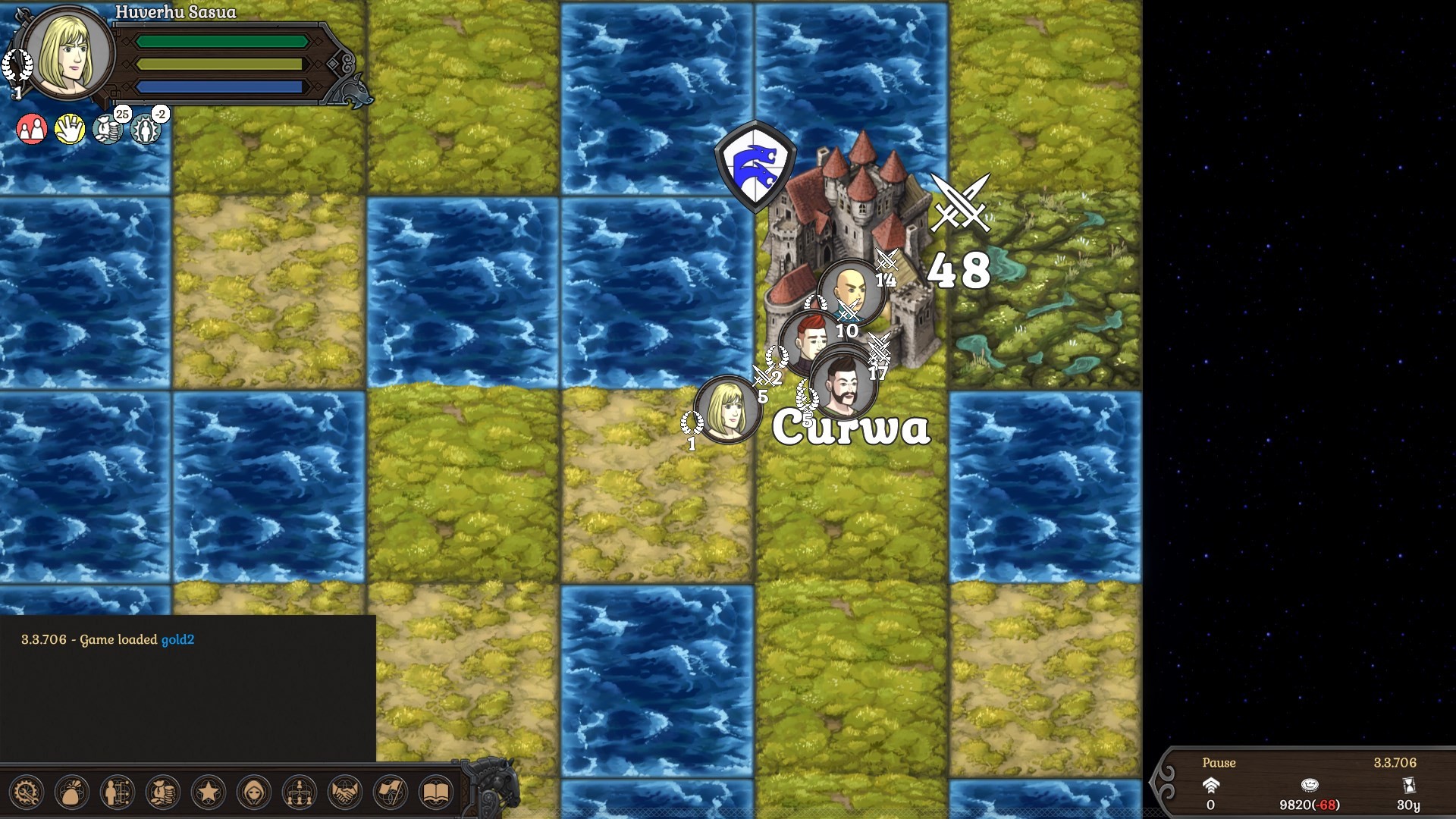Open the hooded spy icon

(x=256, y=792)
